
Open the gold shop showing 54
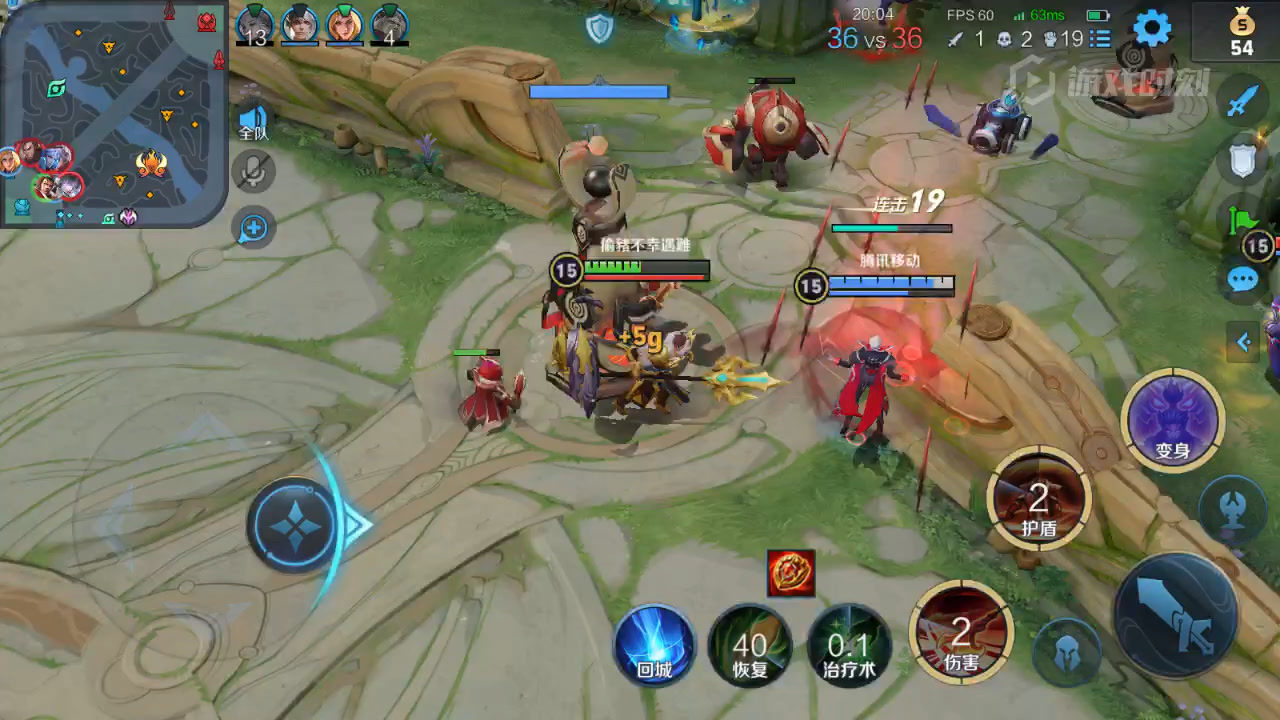[1241, 32]
